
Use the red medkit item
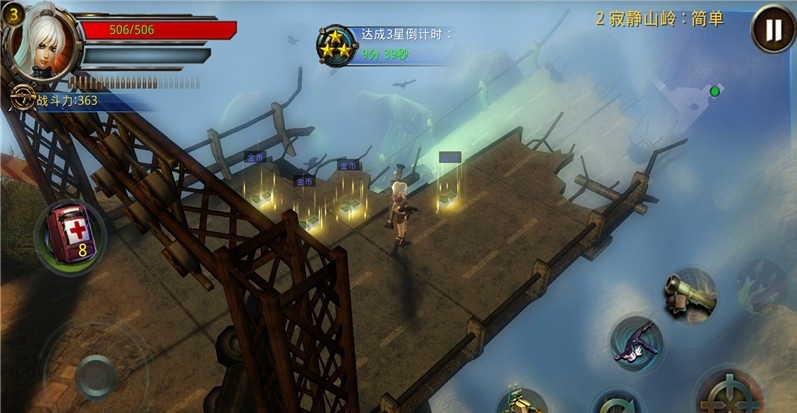click(x=70, y=232)
